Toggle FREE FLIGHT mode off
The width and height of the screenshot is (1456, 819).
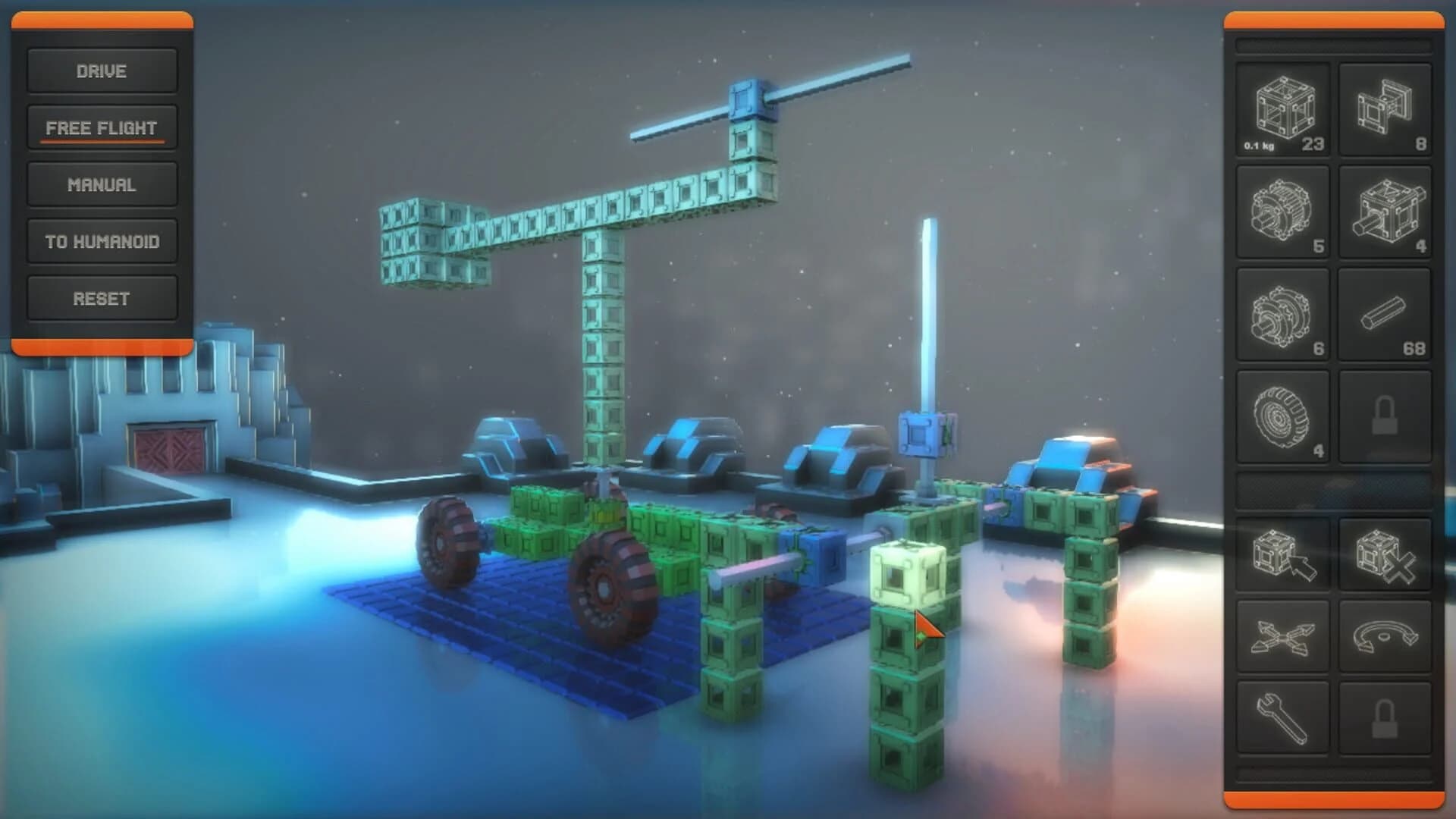(102, 127)
